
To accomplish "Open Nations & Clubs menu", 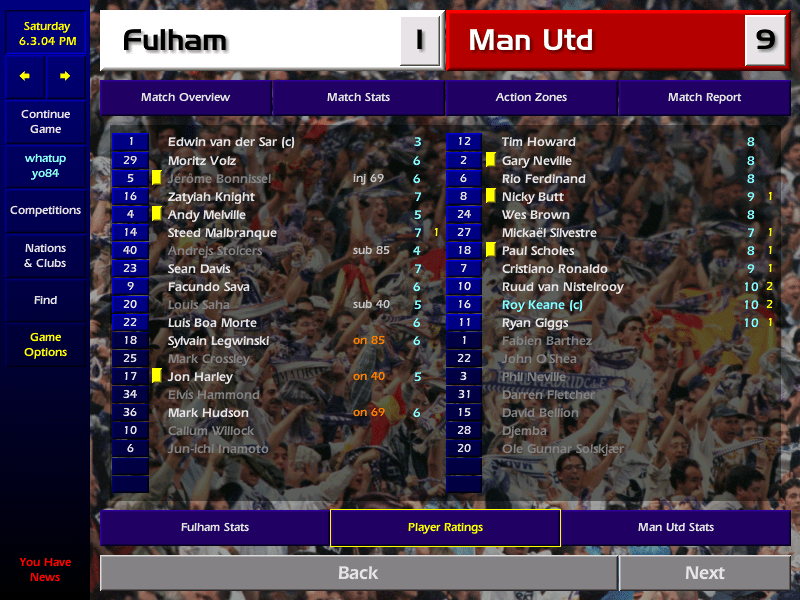I will pos(45,256).
